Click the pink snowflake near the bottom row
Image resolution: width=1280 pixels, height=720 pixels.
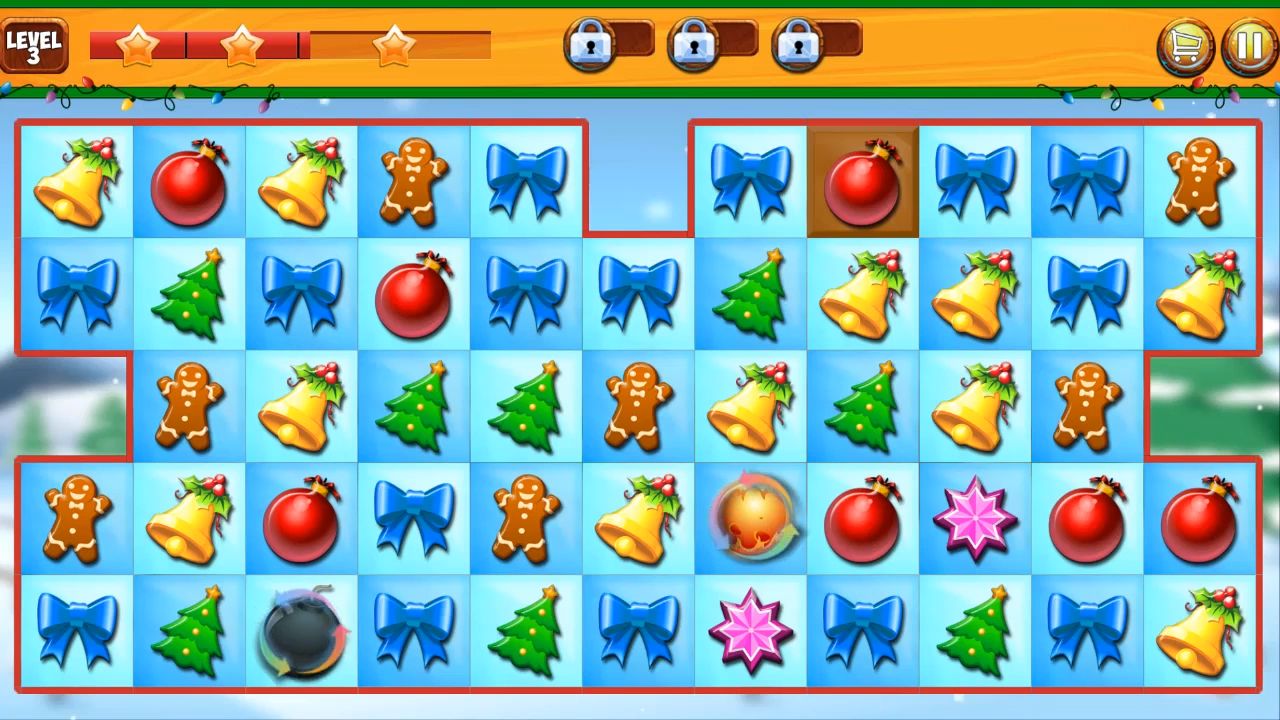point(750,632)
